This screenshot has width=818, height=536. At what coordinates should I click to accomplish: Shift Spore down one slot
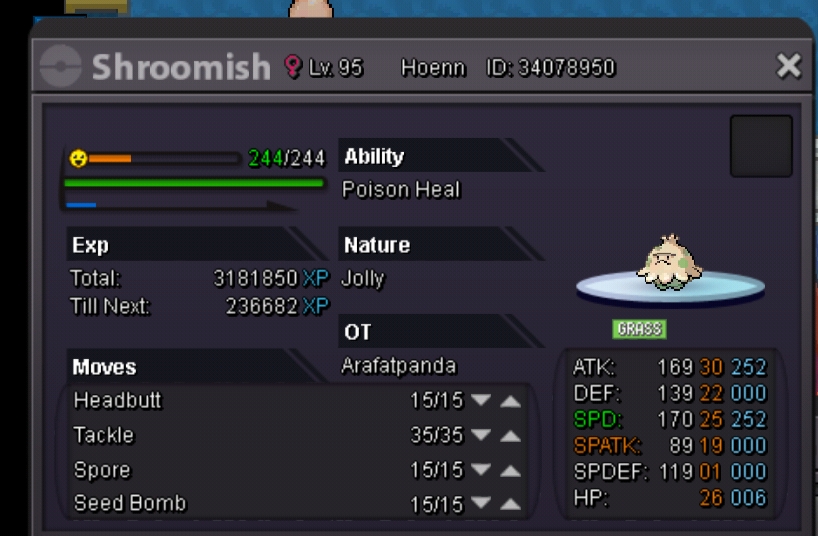point(481,471)
